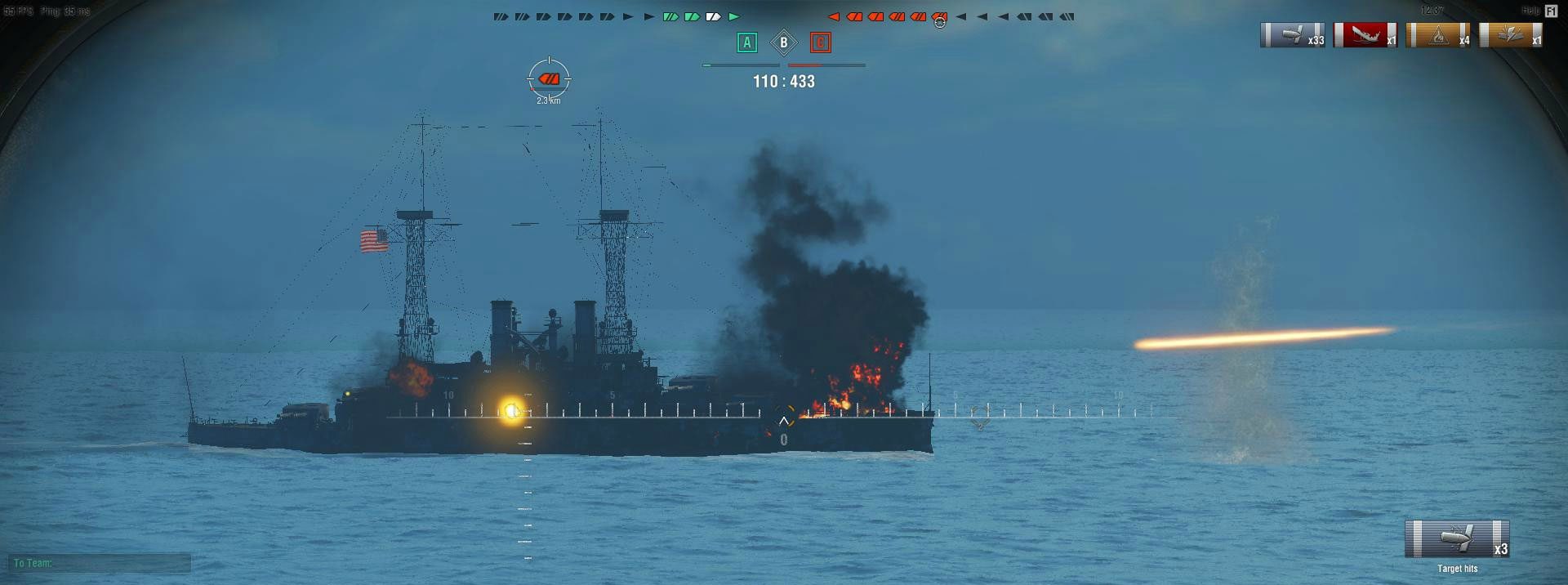
Task: Select the white player ship icon in team roster
Action: click(x=713, y=16)
